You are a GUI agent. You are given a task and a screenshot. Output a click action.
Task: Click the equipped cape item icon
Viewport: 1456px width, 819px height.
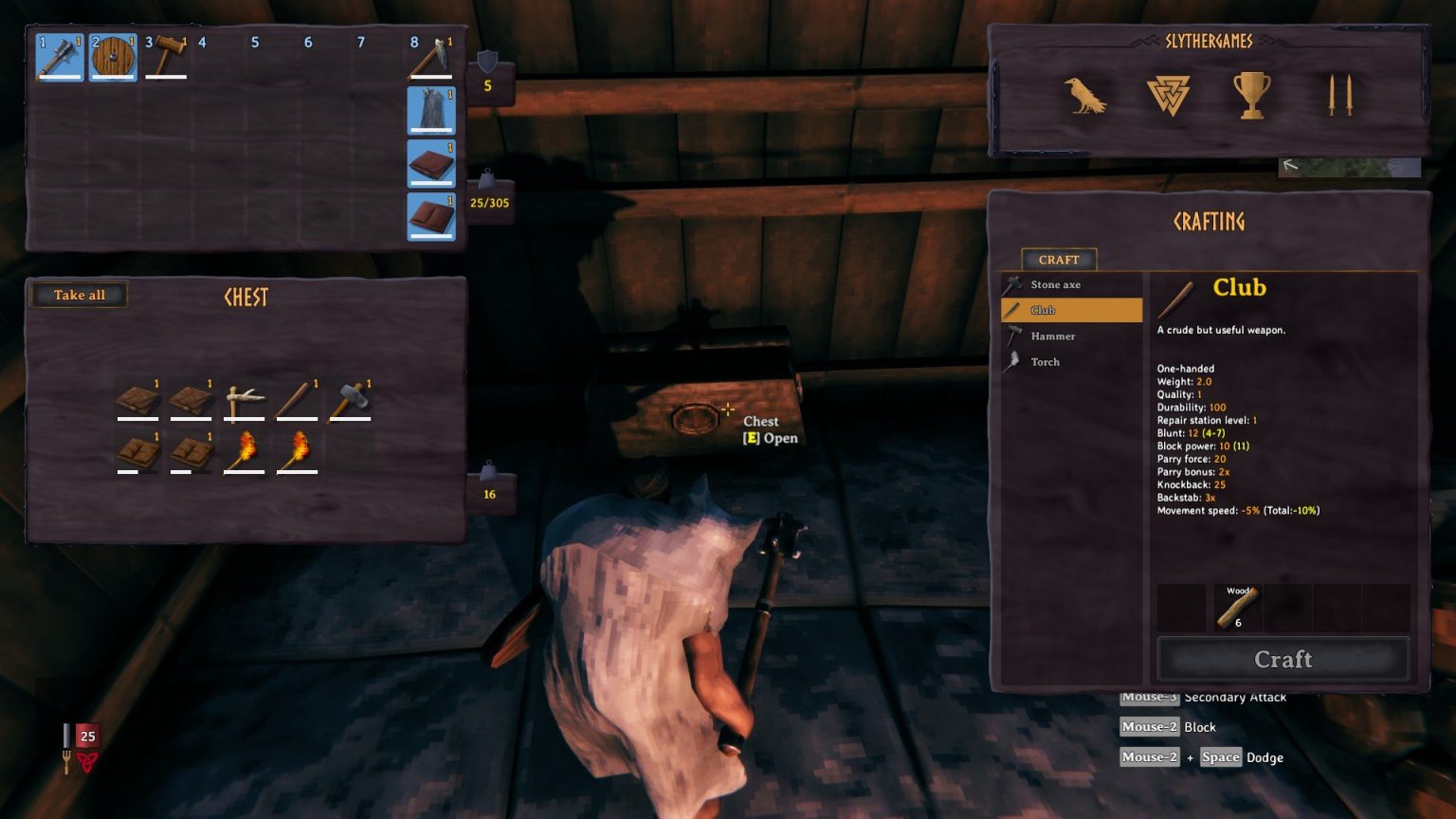point(430,109)
